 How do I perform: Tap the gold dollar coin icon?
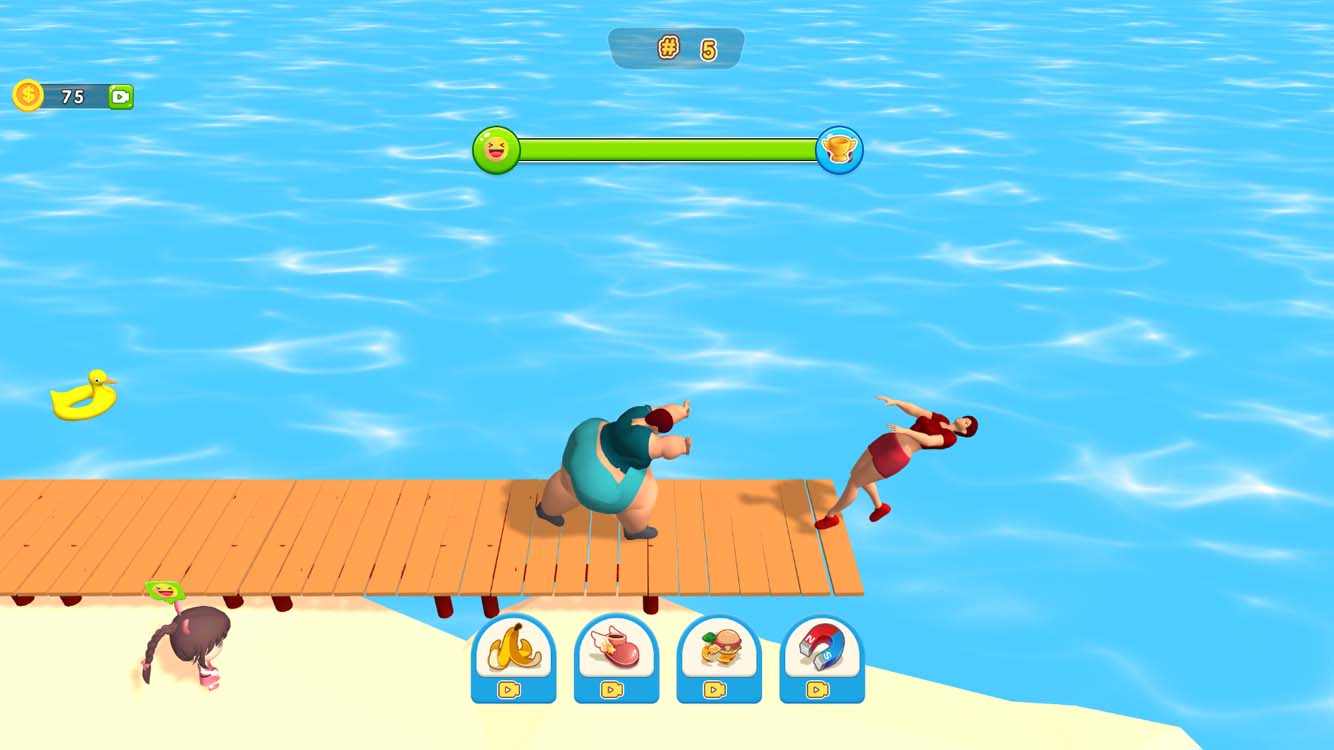pyautogui.click(x=27, y=96)
